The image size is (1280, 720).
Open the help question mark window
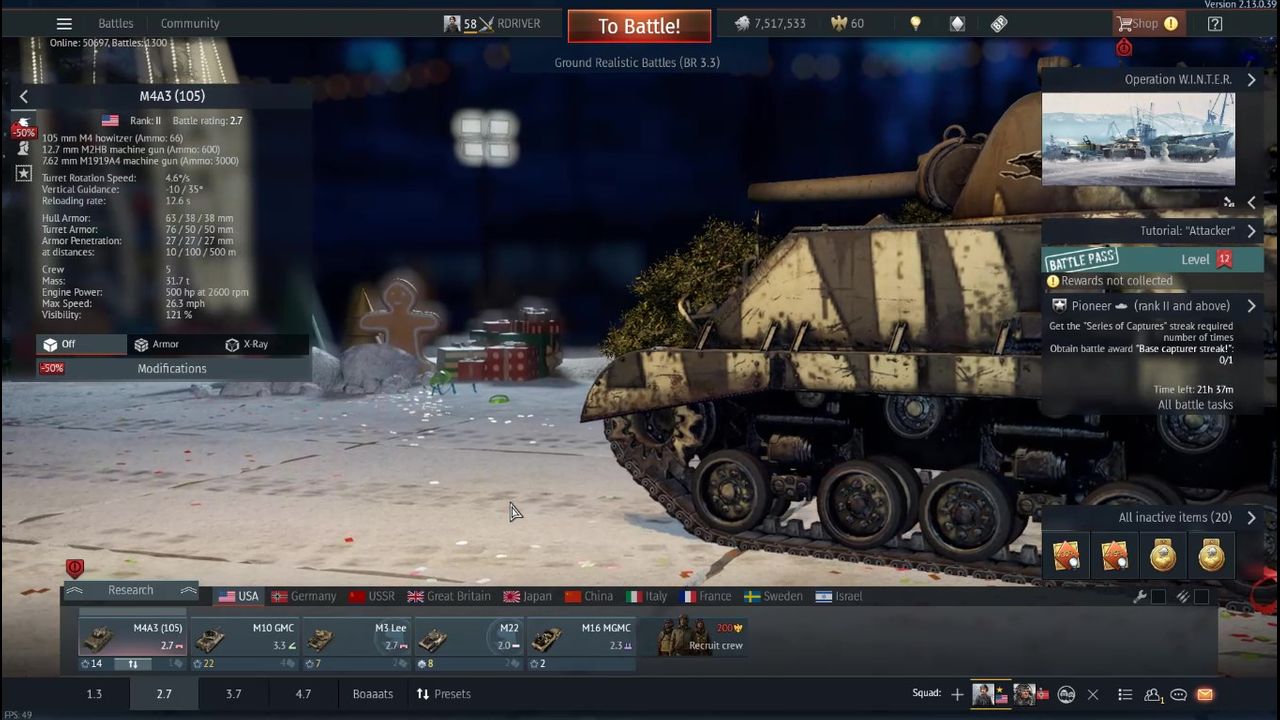[x=1215, y=23]
